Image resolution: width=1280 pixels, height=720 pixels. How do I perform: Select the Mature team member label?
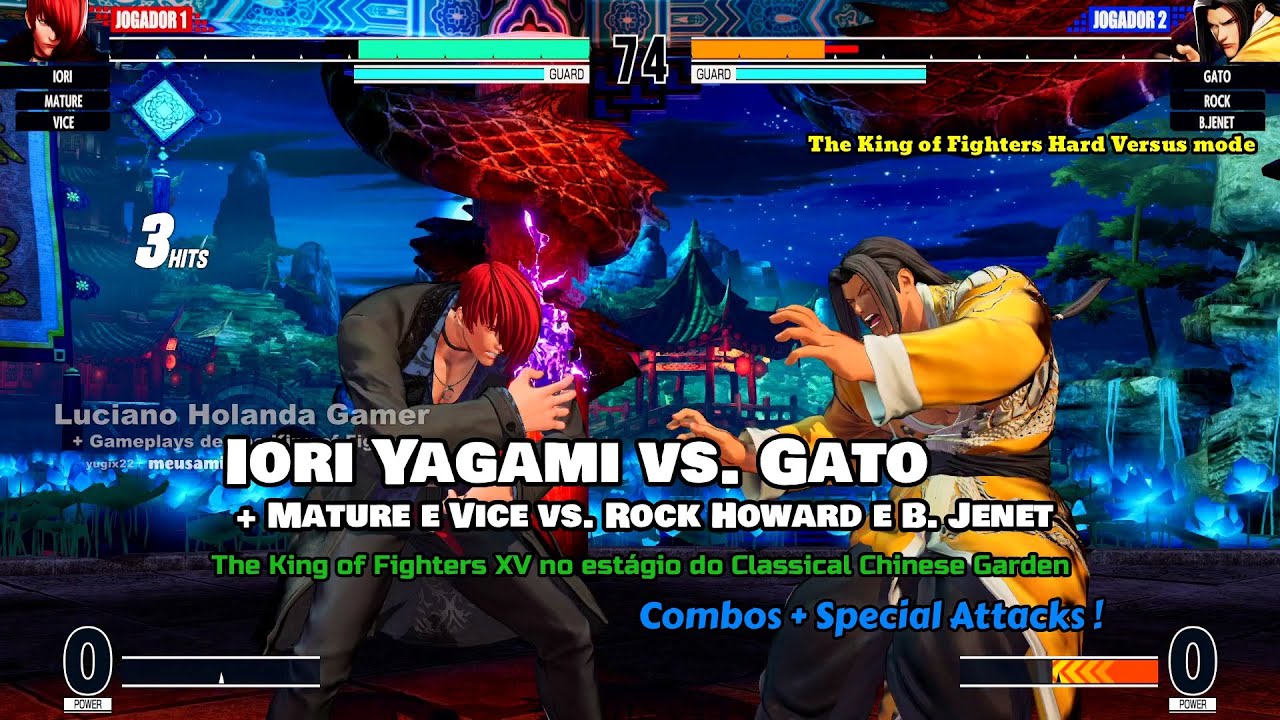point(62,101)
